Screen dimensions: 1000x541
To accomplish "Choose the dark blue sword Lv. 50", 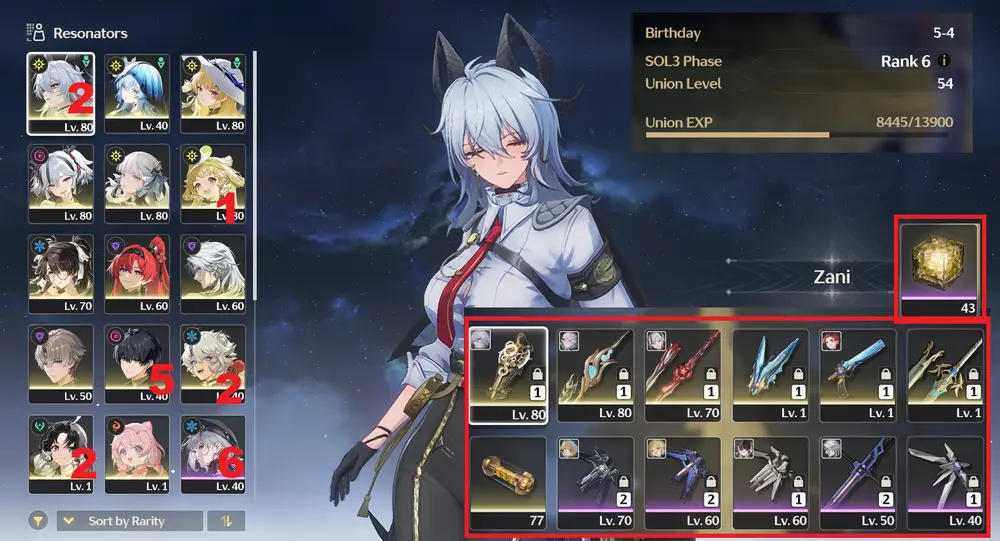I will [x=857, y=479].
